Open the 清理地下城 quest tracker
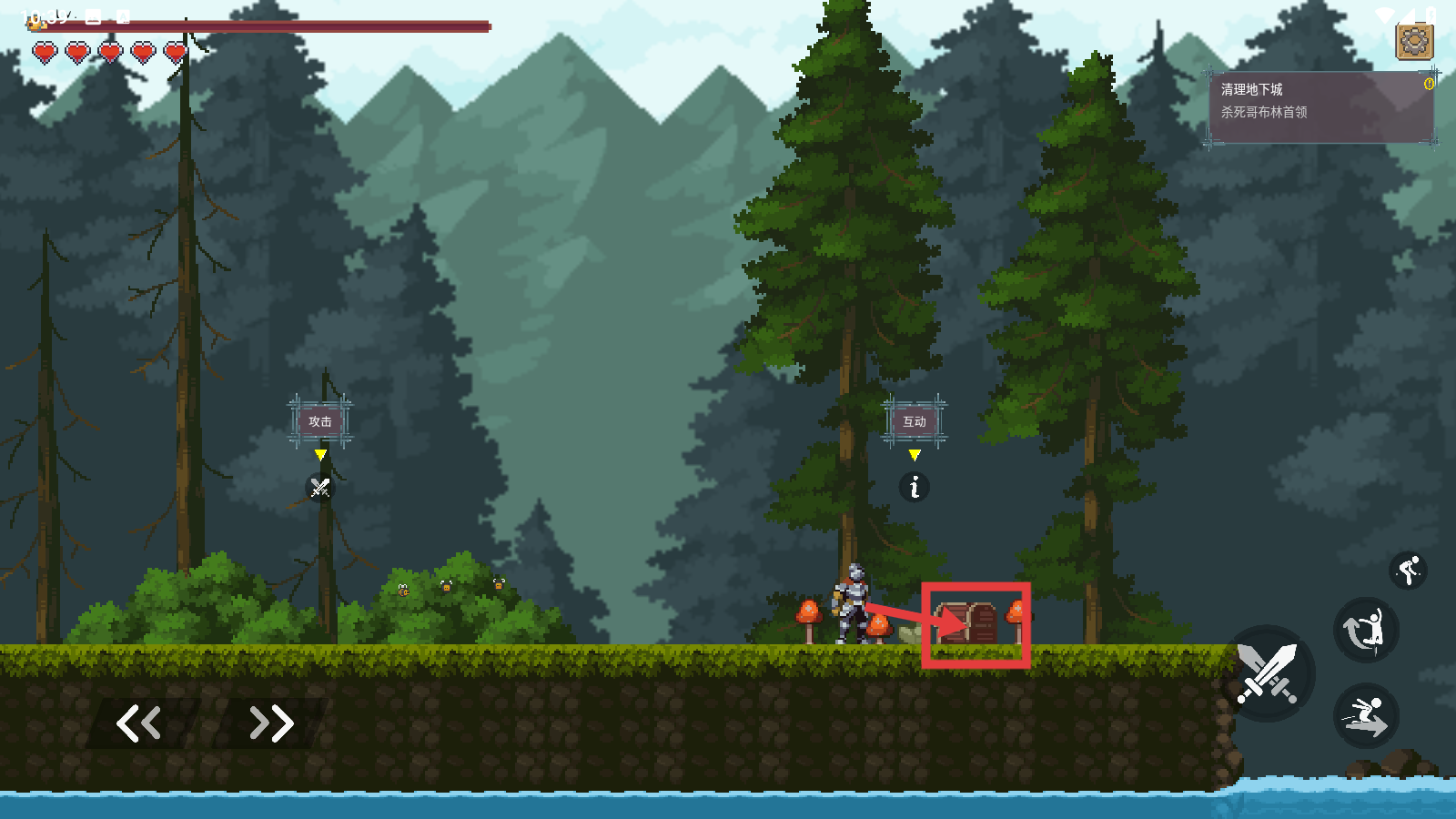The image size is (1456, 819). (1321, 107)
